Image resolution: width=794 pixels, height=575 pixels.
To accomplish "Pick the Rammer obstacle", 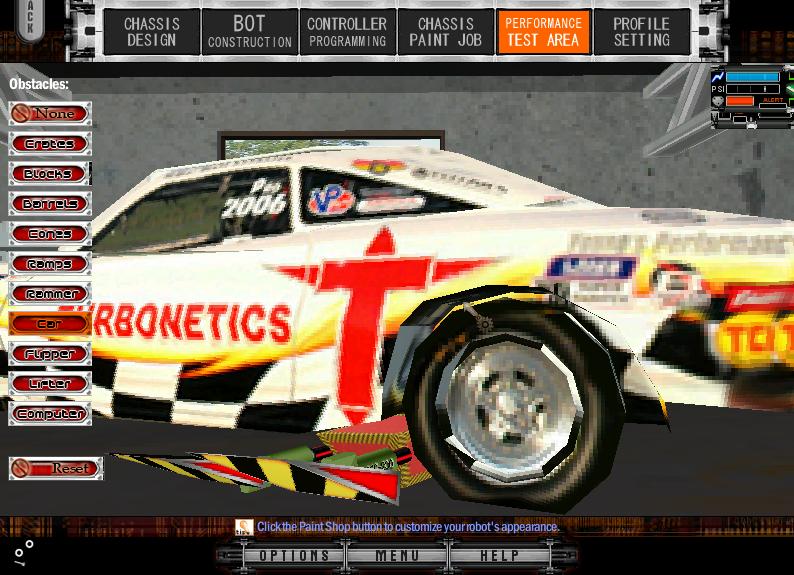I will (x=50, y=294).
